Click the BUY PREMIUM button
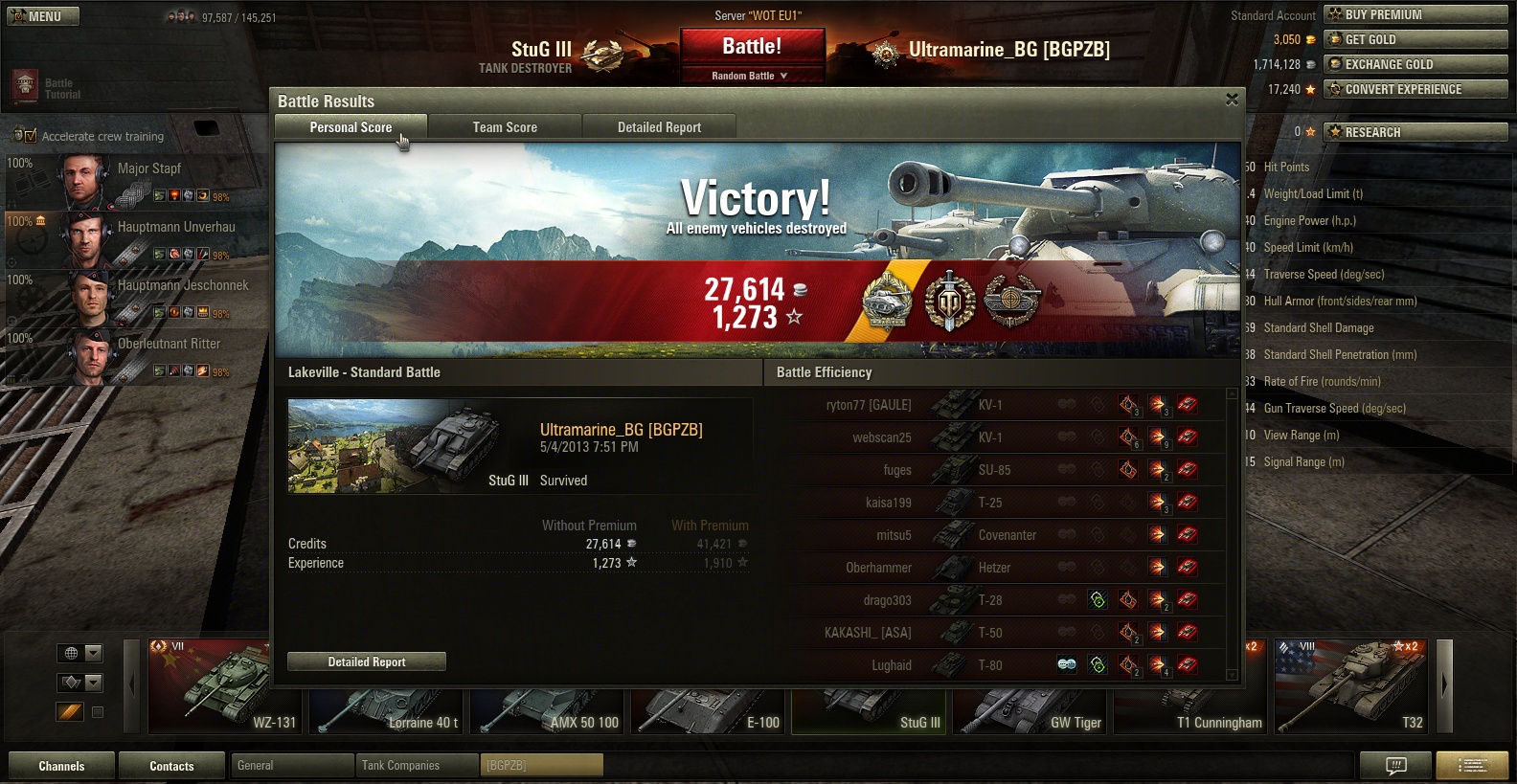1517x784 pixels. tap(1415, 14)
